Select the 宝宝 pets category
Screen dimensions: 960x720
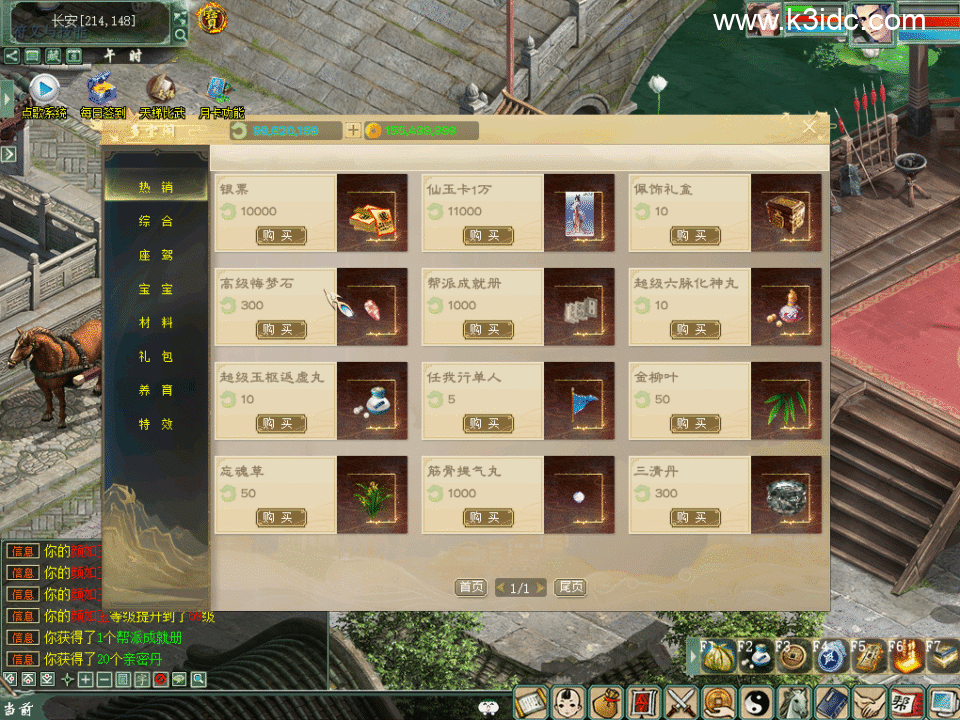pos(155,289)
